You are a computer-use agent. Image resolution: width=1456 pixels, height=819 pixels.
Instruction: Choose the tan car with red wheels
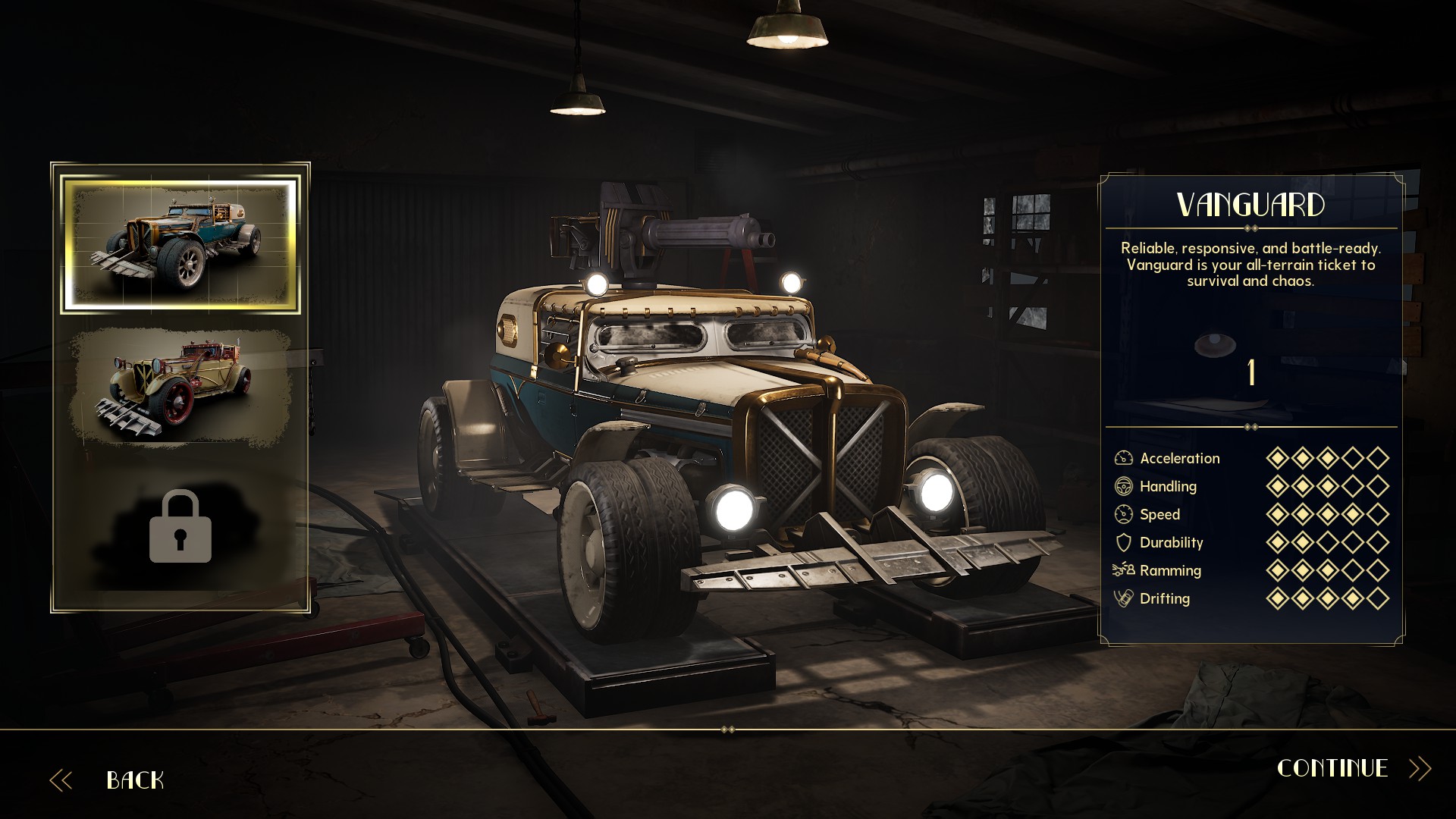click(x=180, y=387)
